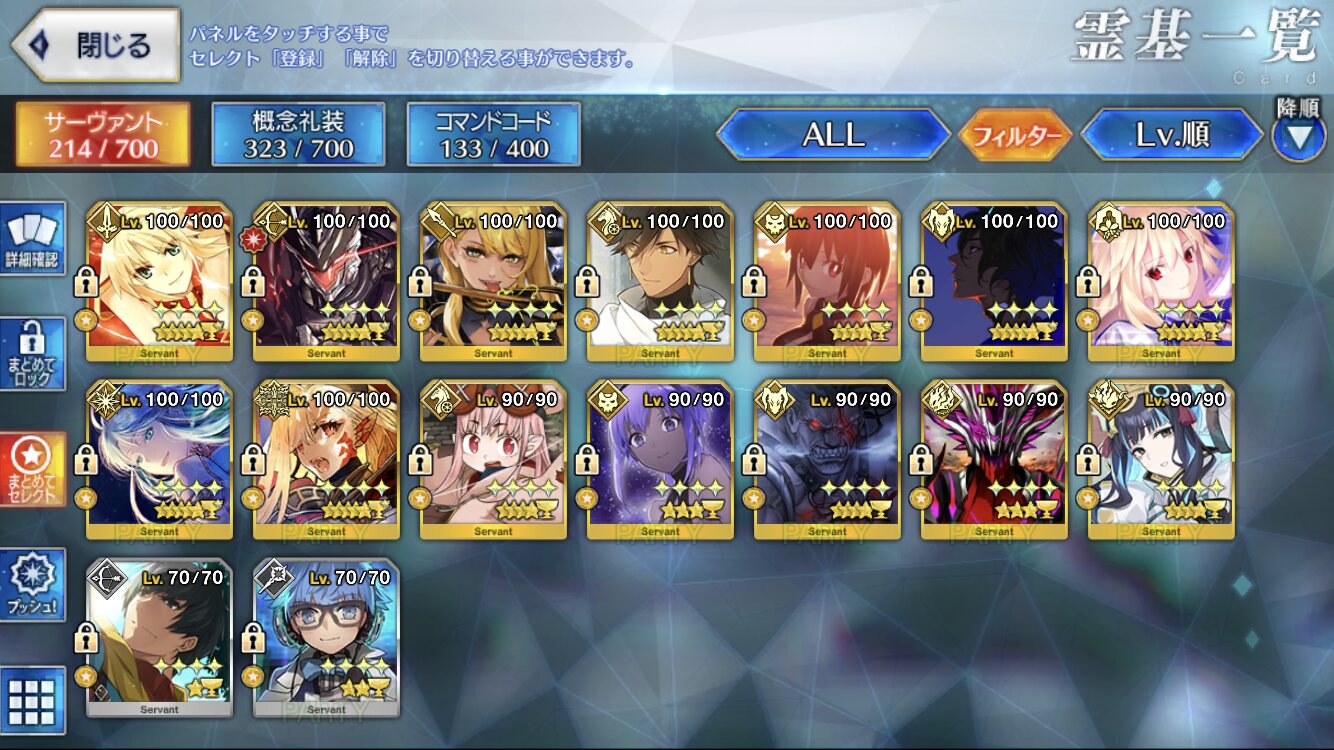Select the black-haired girl with halo card
Viewport: 1334px width, 750px height.
(x=1161, y=460)
